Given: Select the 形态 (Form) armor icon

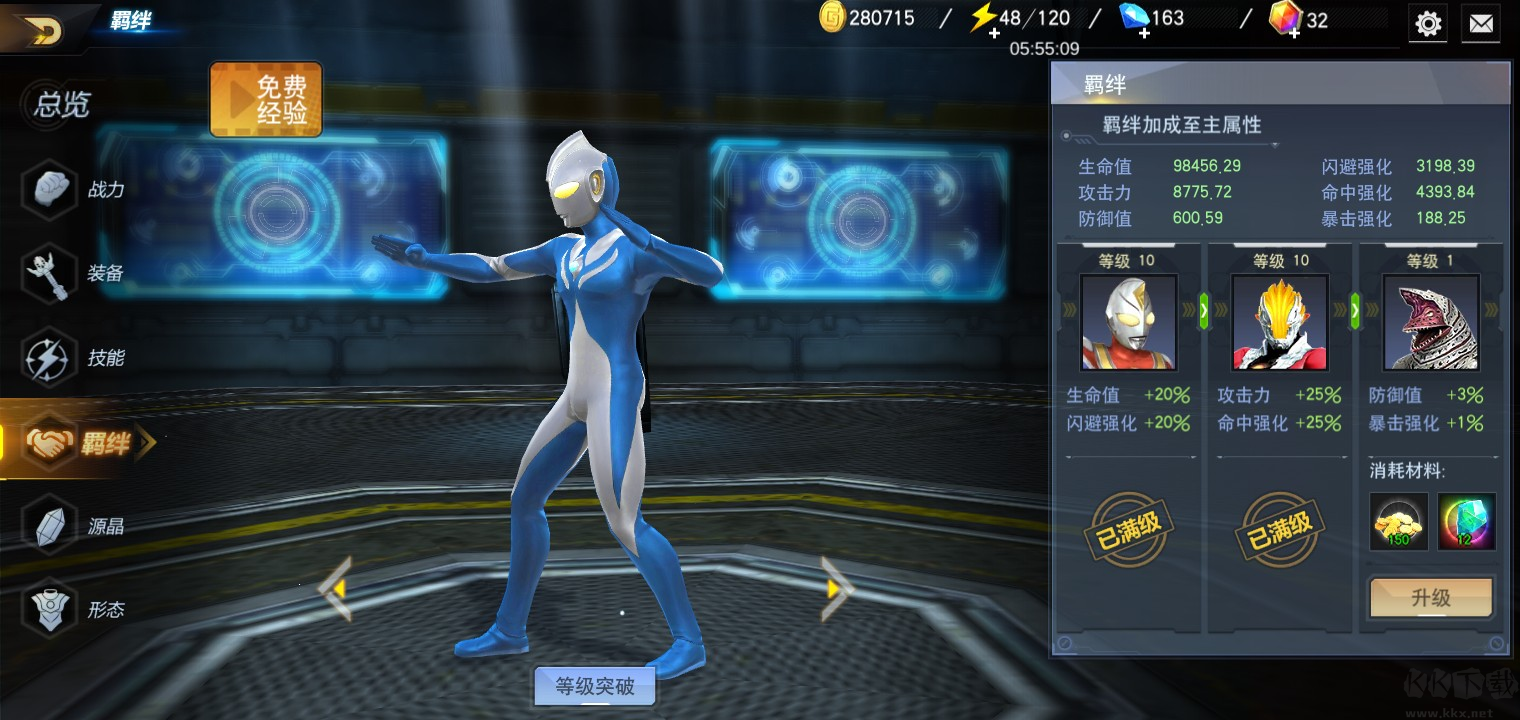Looking at the screenshot, I should 52,608.
